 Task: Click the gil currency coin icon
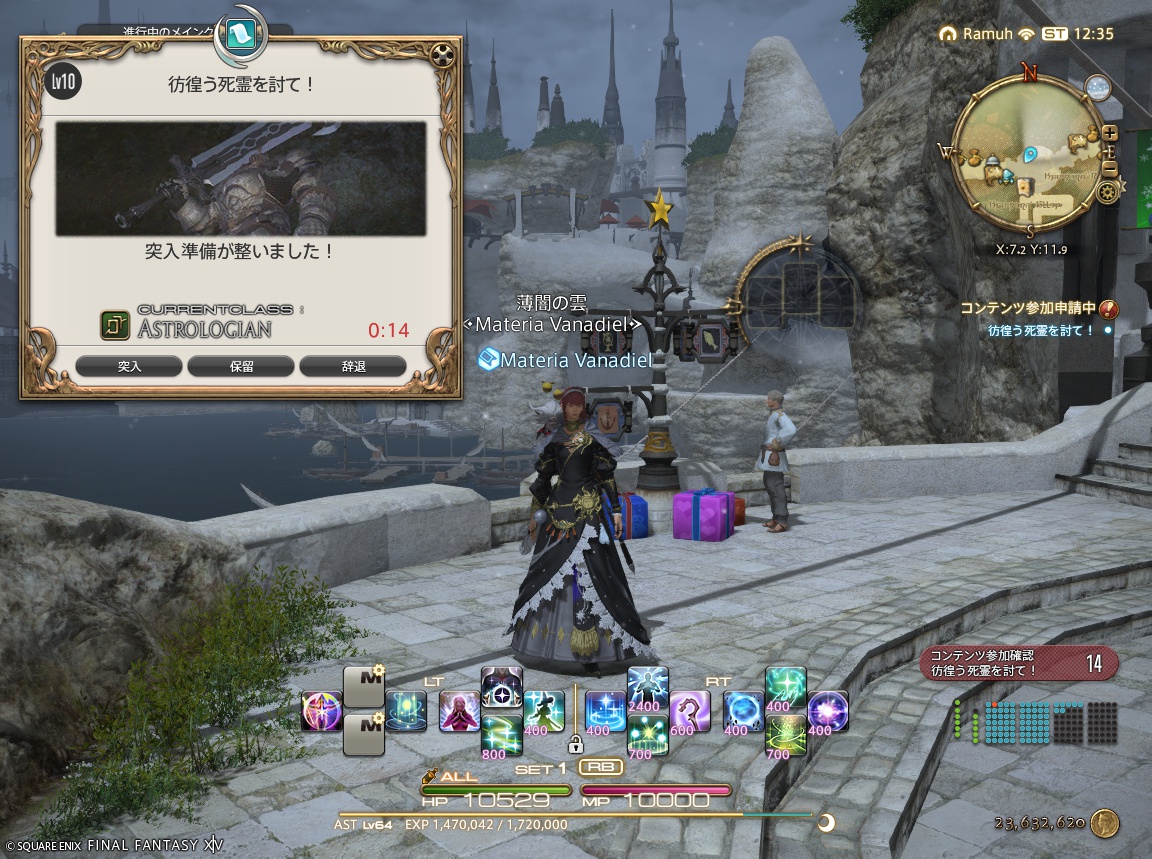click(1105, 823)
